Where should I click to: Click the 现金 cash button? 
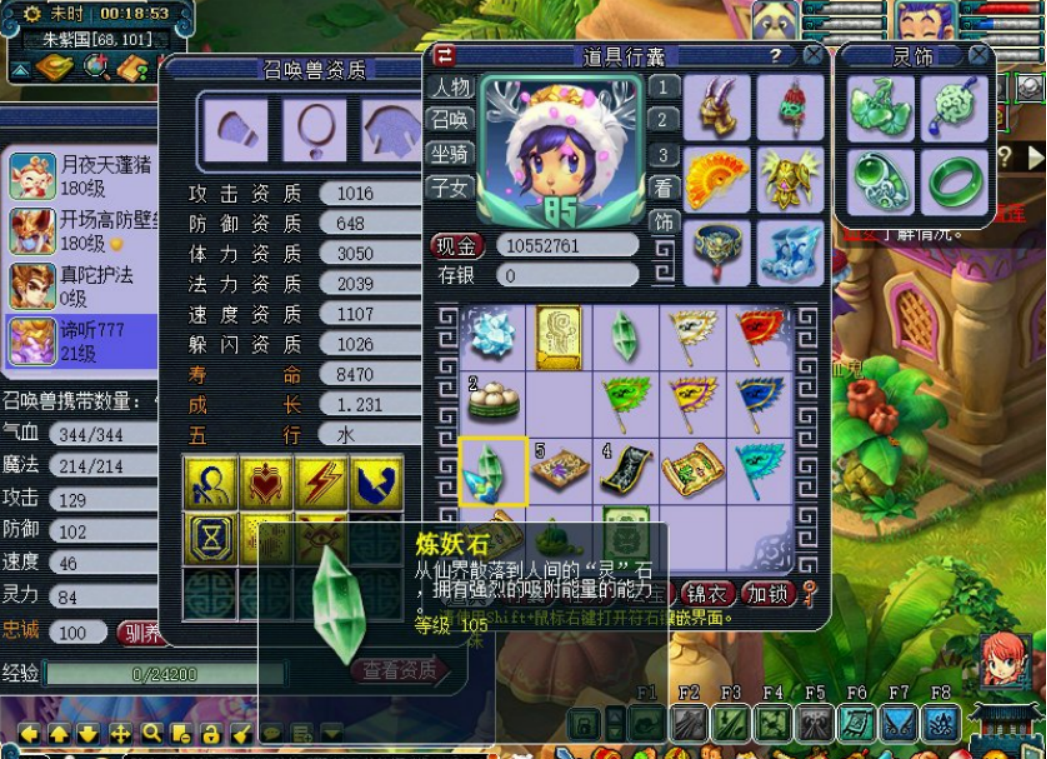click(457, 245)
